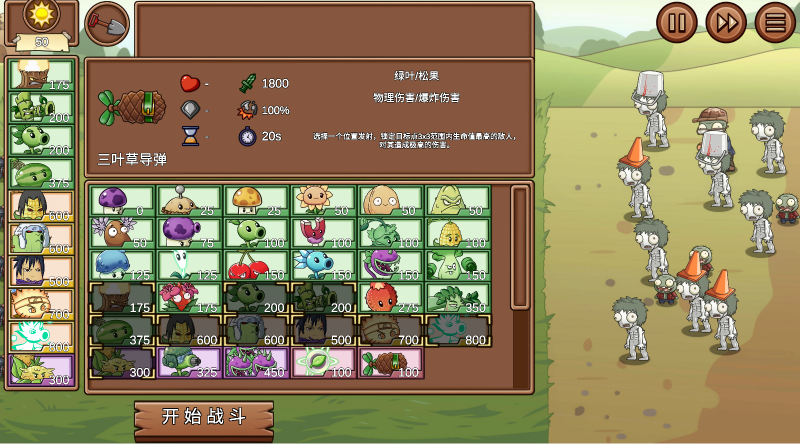
Task: Select the Cherry Bomb card
Action: 257,266
